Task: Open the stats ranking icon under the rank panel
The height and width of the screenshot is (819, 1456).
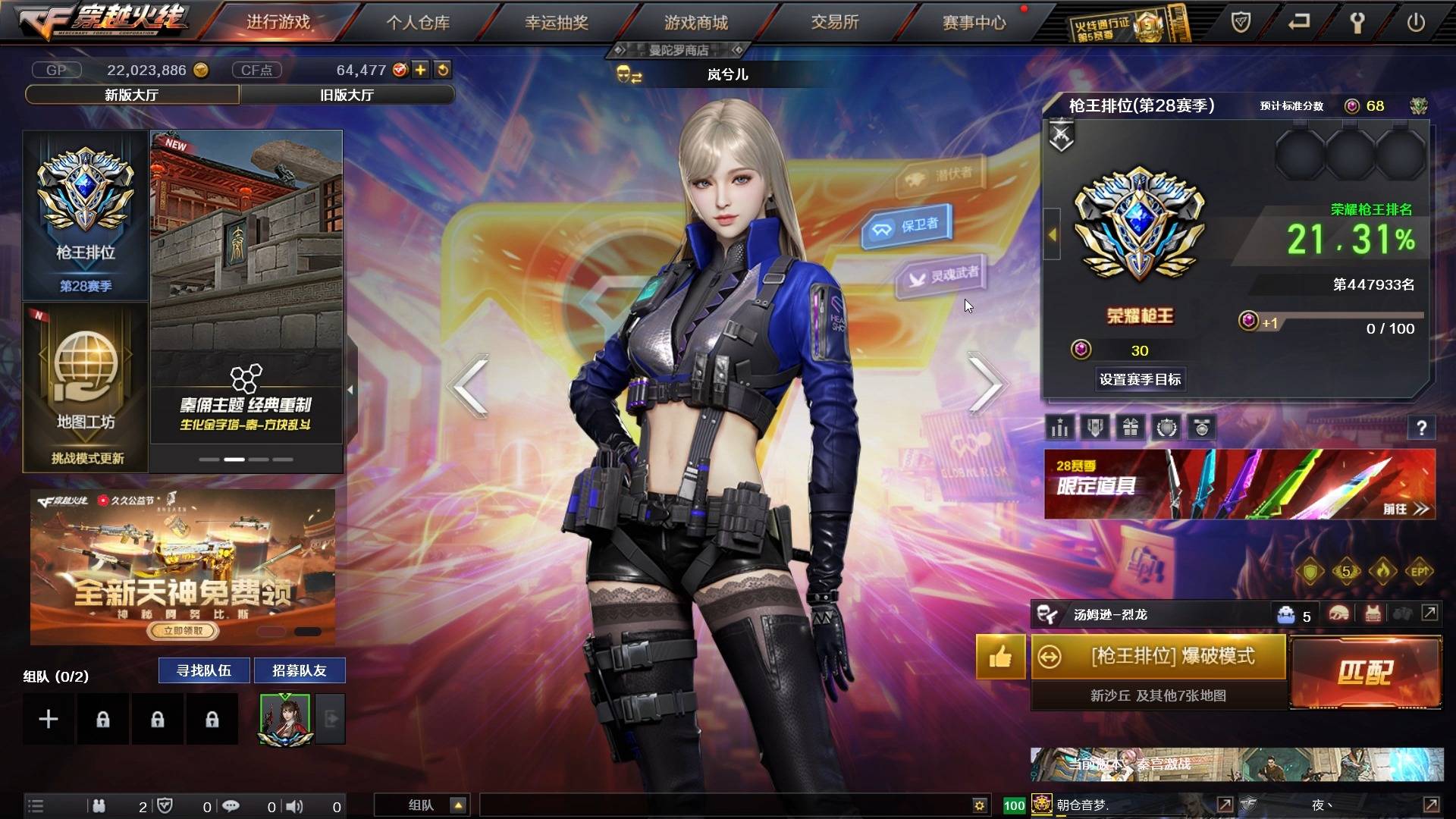Action: (1059, 428)
